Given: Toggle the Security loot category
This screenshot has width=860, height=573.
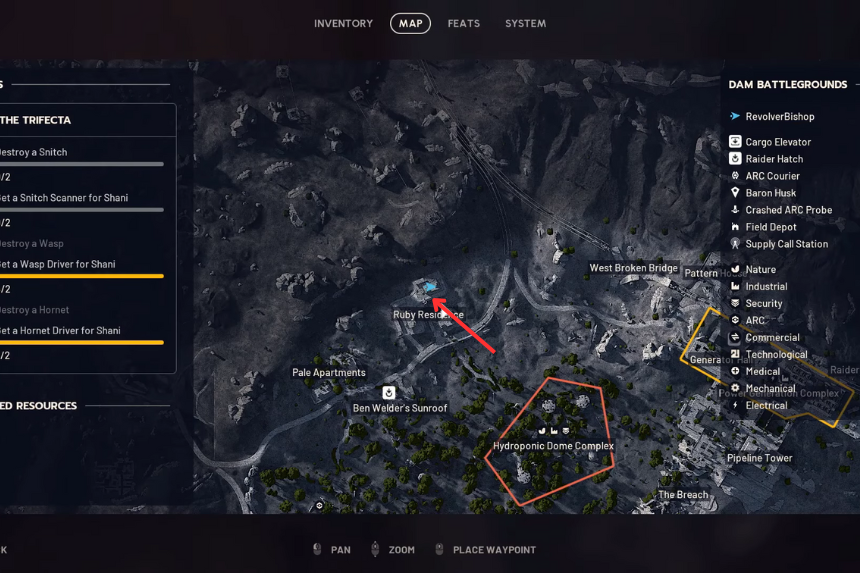Looking at the screenshot, I should coord(764,304).
